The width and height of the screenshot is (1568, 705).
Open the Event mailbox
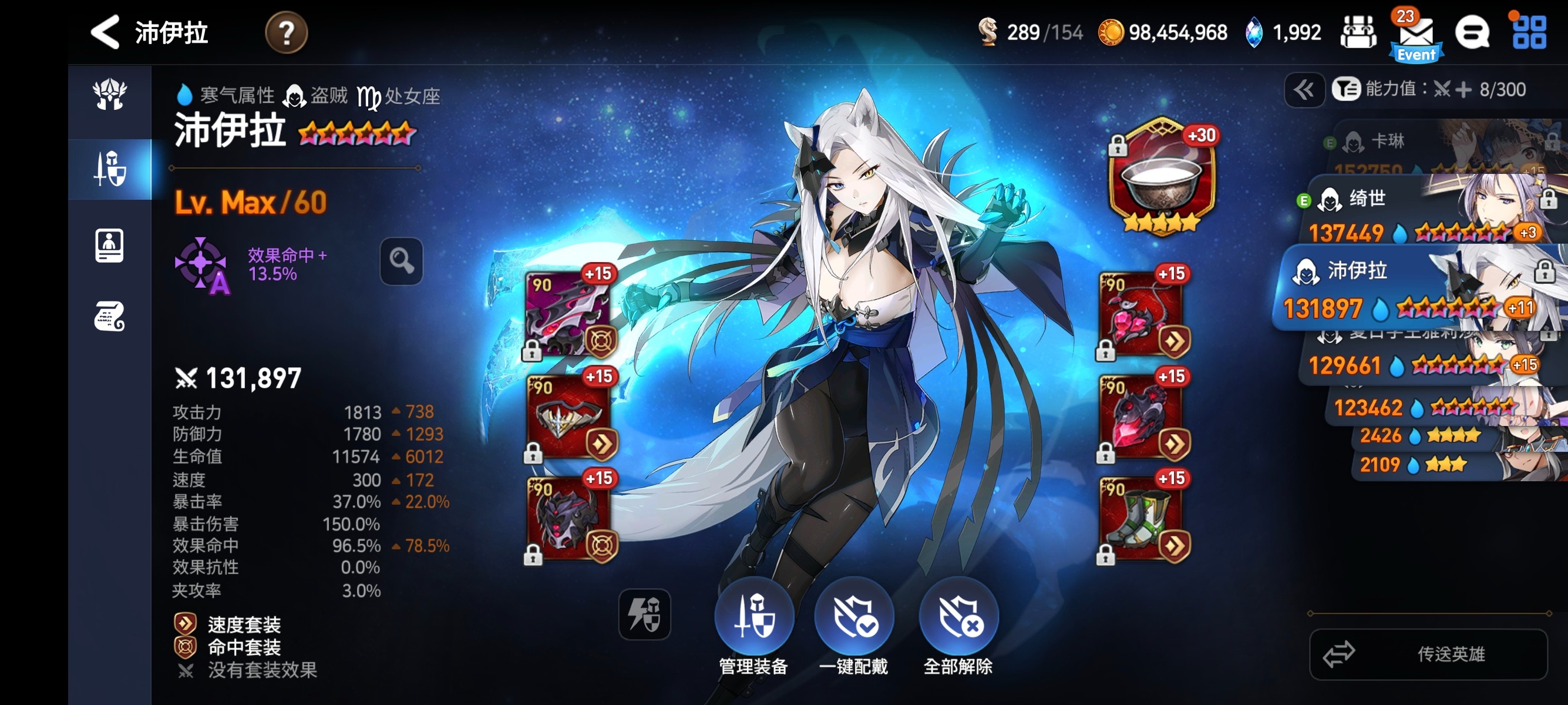coord(1415,35)
